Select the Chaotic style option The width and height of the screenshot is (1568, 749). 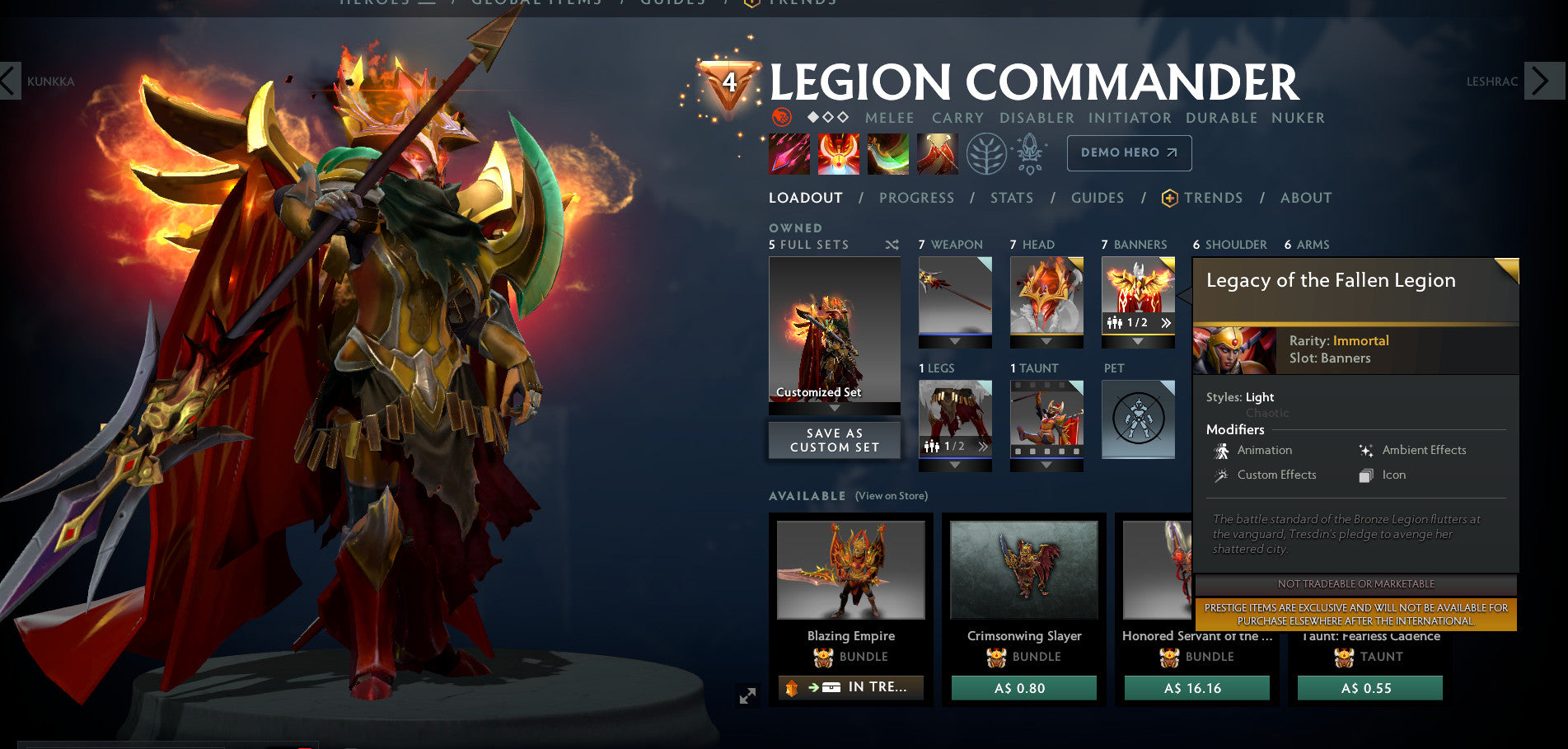click(x=1267, y=413)
